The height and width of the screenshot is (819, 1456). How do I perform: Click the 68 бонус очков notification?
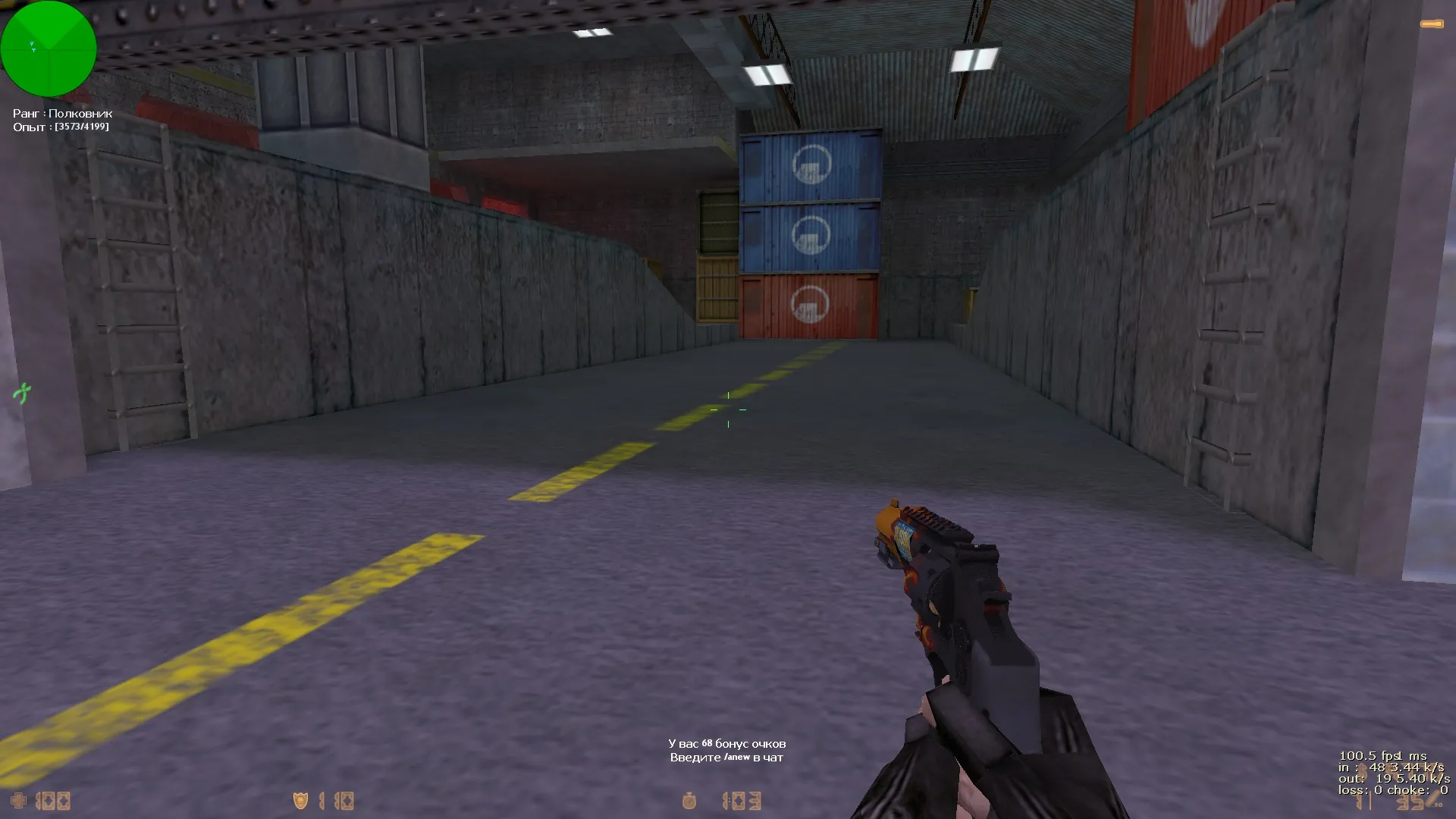pyautogui.click(x=728, y=745)
